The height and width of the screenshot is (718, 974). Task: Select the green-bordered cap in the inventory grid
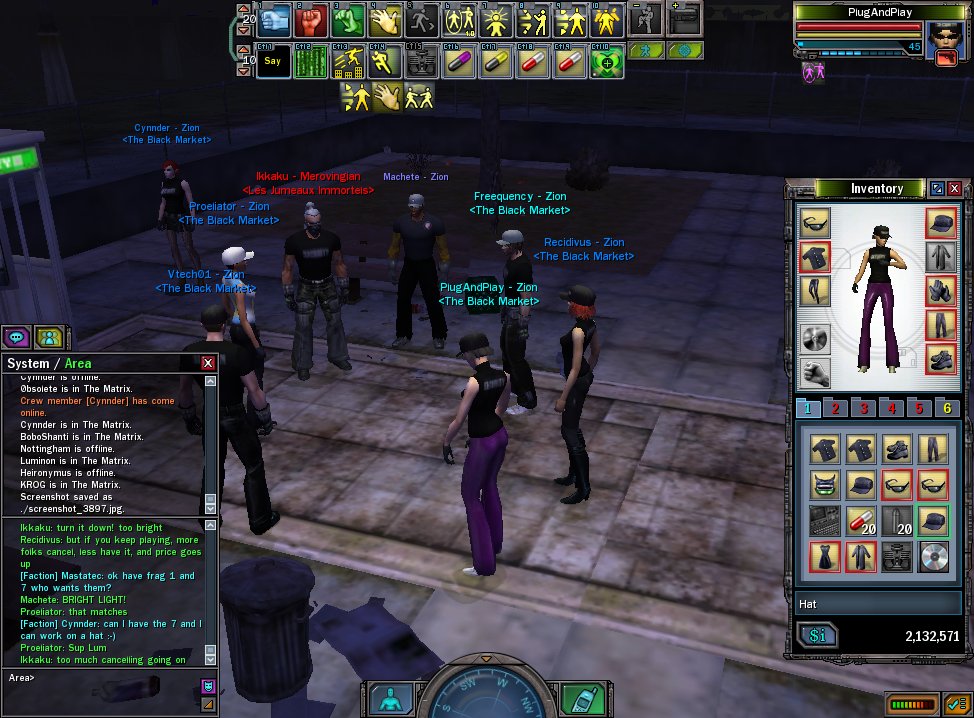pyautogui.click(x=931, y=520)
